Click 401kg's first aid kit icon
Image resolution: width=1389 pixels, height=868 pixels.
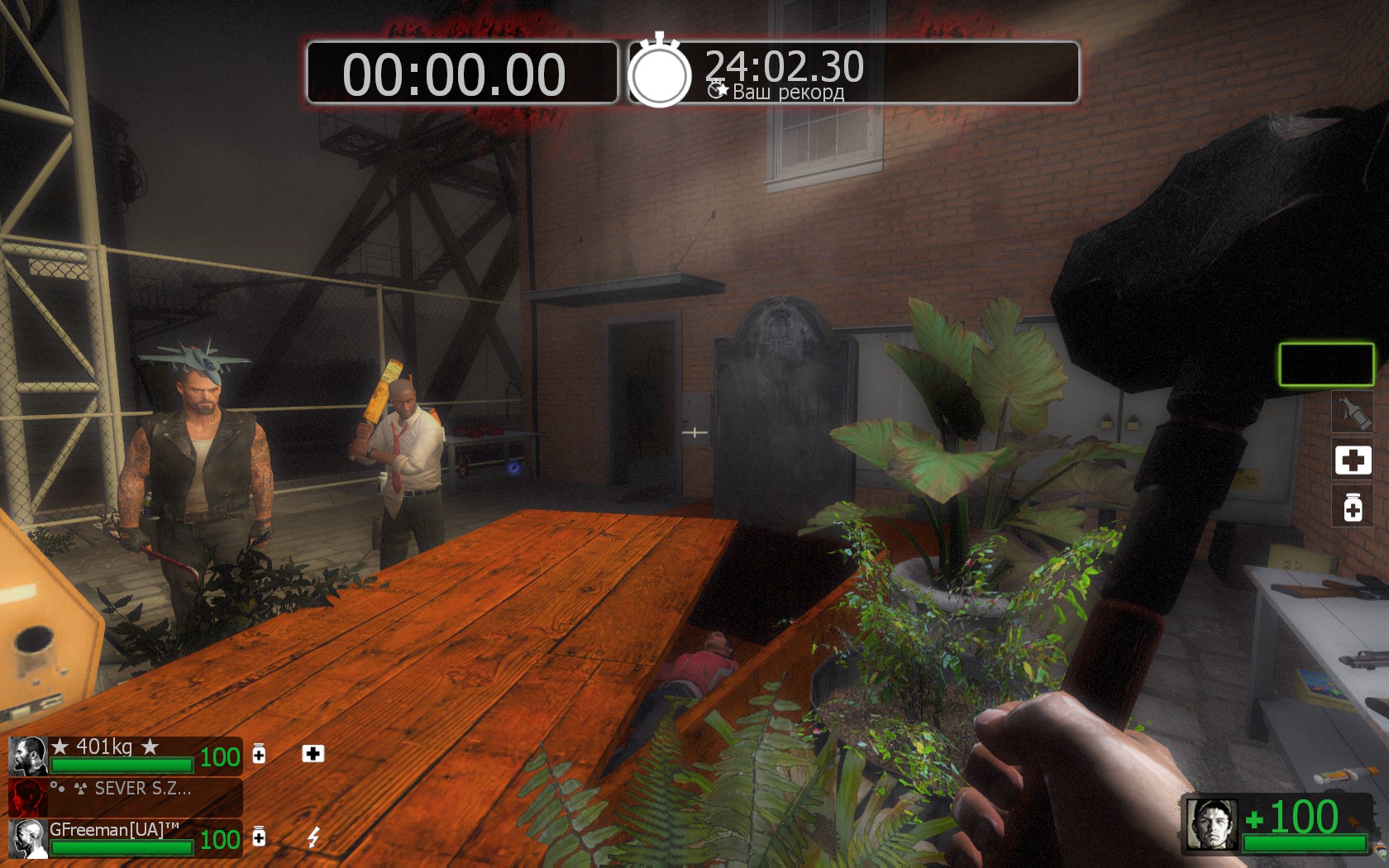(x=313, y=753)
